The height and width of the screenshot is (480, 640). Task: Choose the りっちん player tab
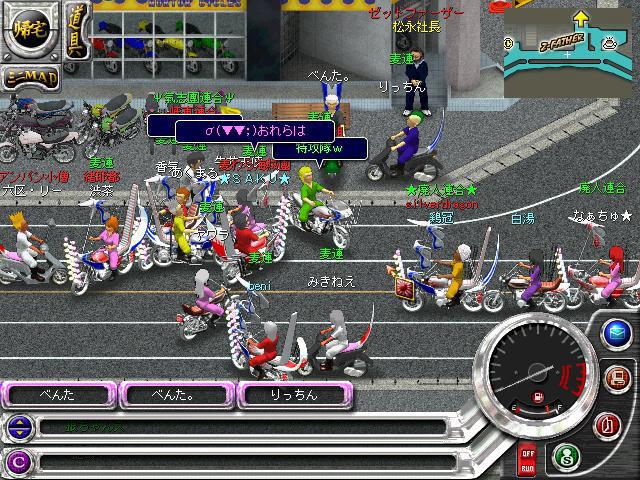click(x=294, y=395)
